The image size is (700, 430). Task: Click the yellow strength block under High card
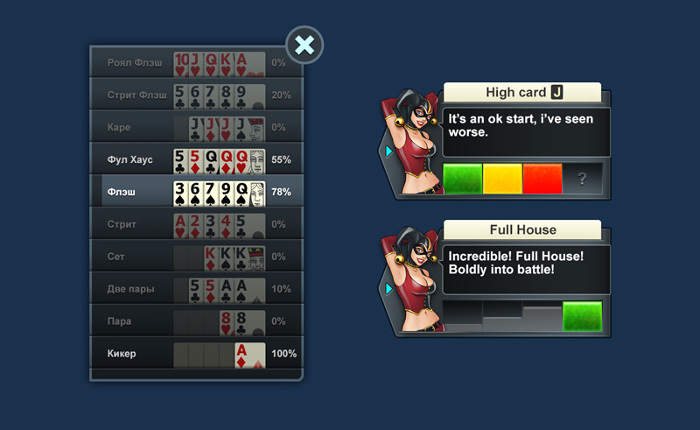[x=502, y=179]
